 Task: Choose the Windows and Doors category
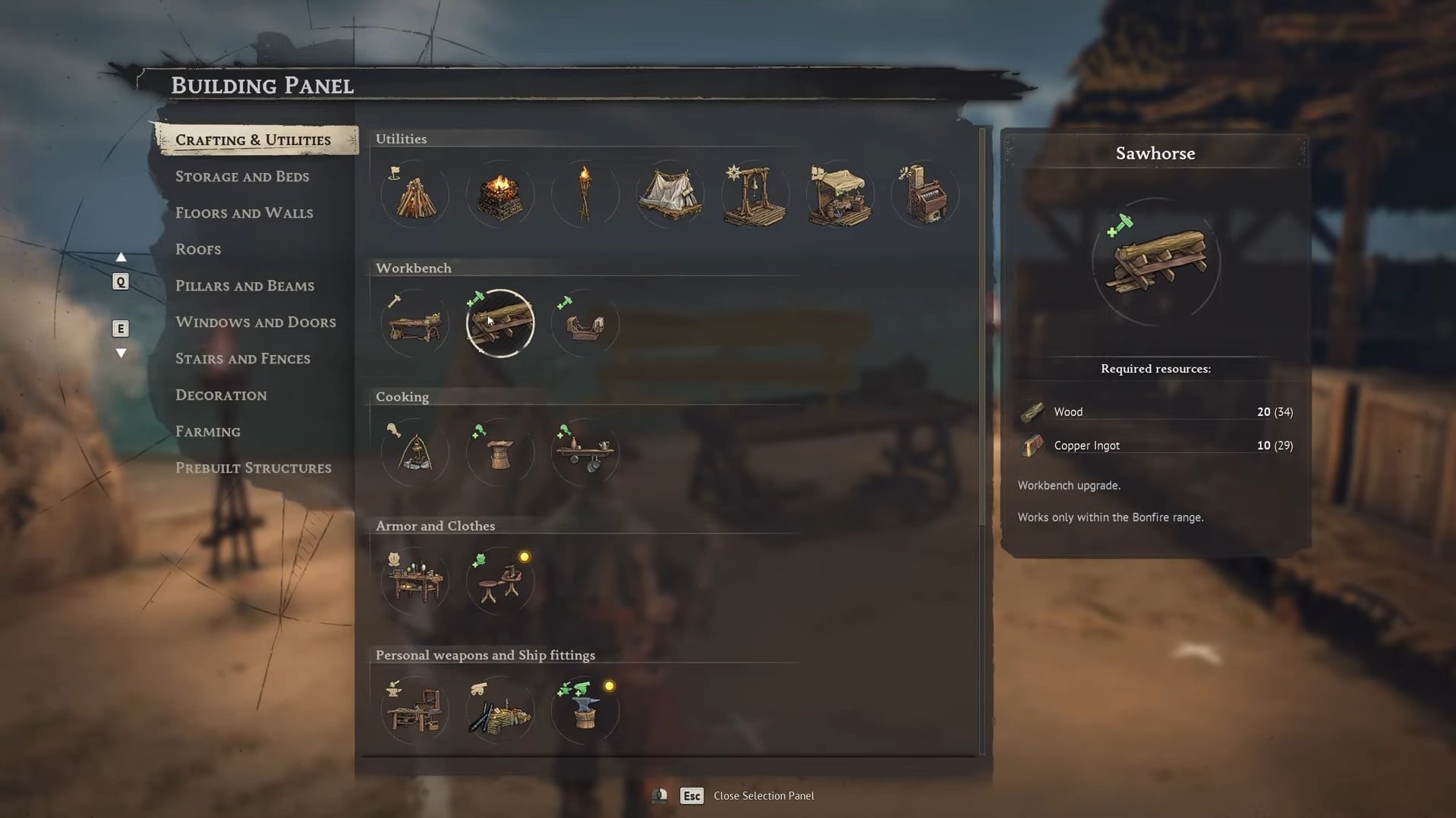click(255, 322)
